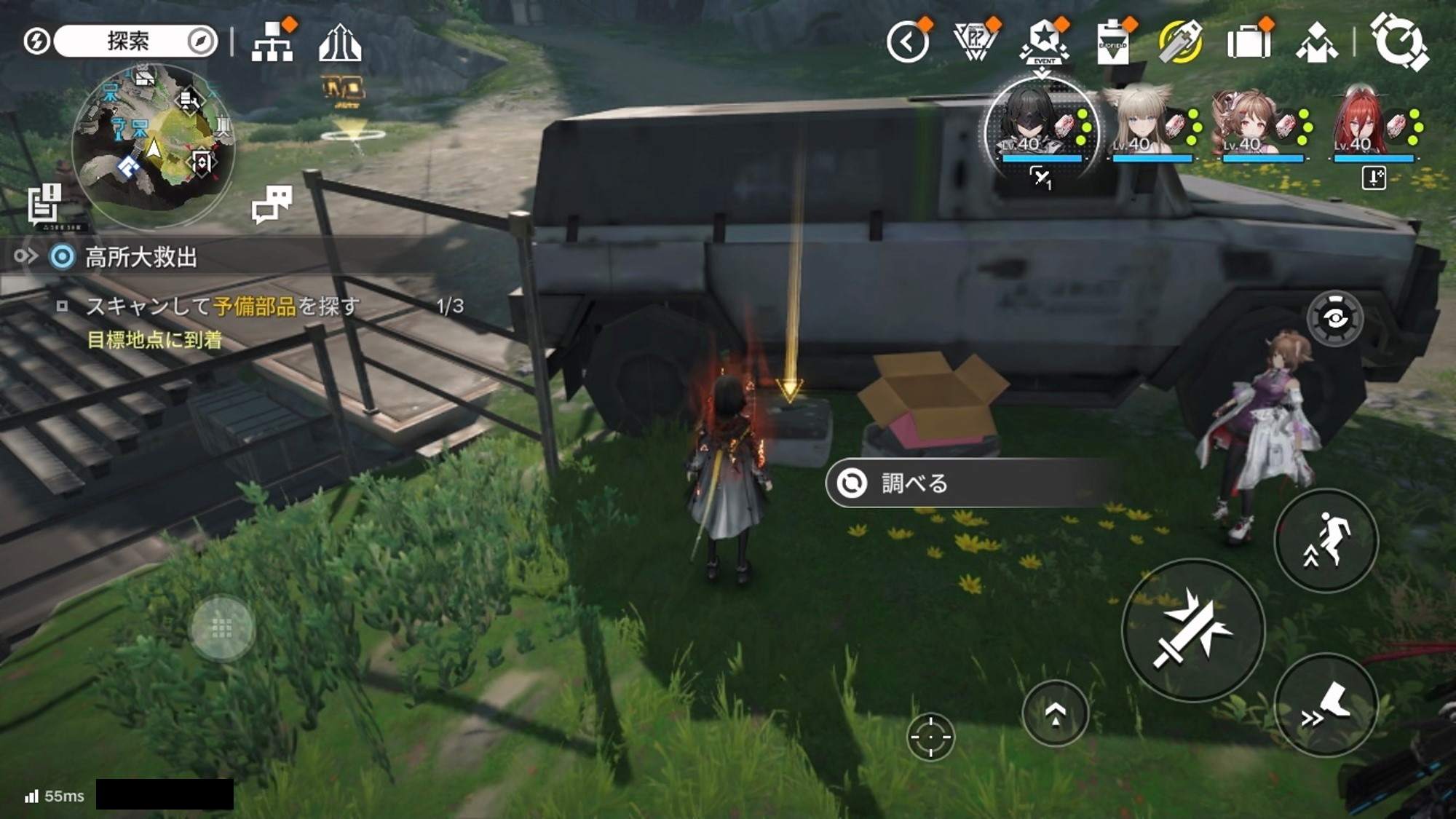Switch to the blonde fox-eared character portrait

pos(1150,124)
